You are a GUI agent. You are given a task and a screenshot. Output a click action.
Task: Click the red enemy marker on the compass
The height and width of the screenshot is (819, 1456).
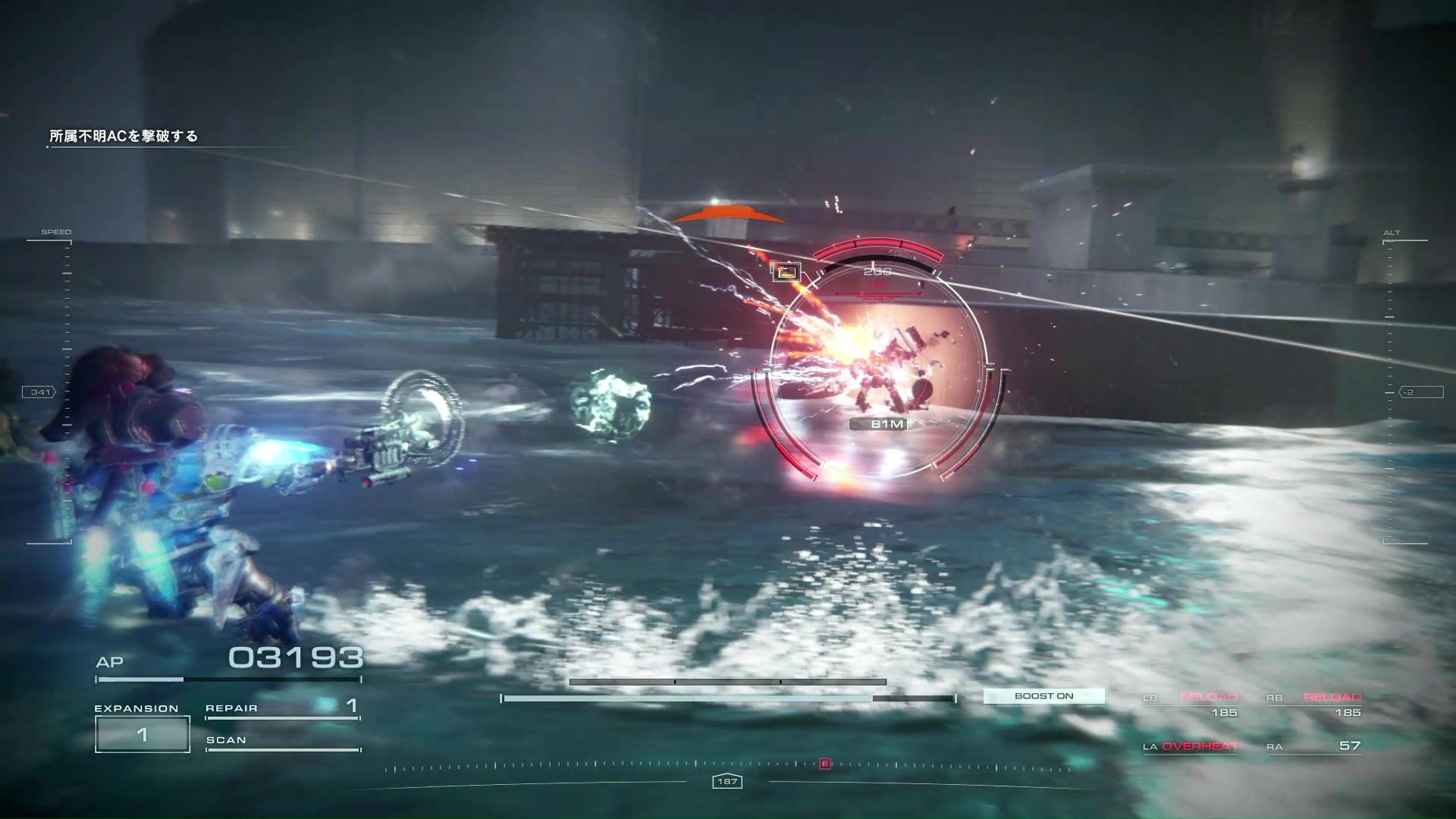point(825,764)
